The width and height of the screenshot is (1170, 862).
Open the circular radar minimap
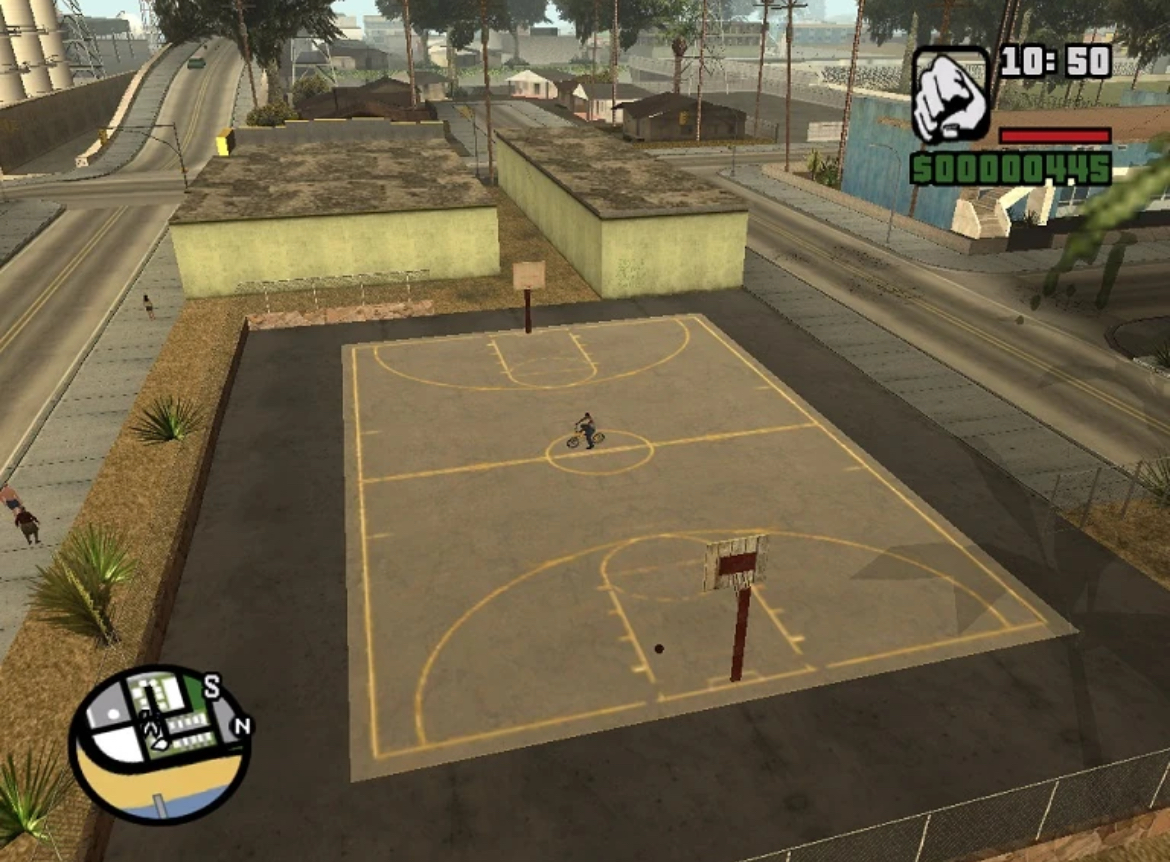pos(159,744)
